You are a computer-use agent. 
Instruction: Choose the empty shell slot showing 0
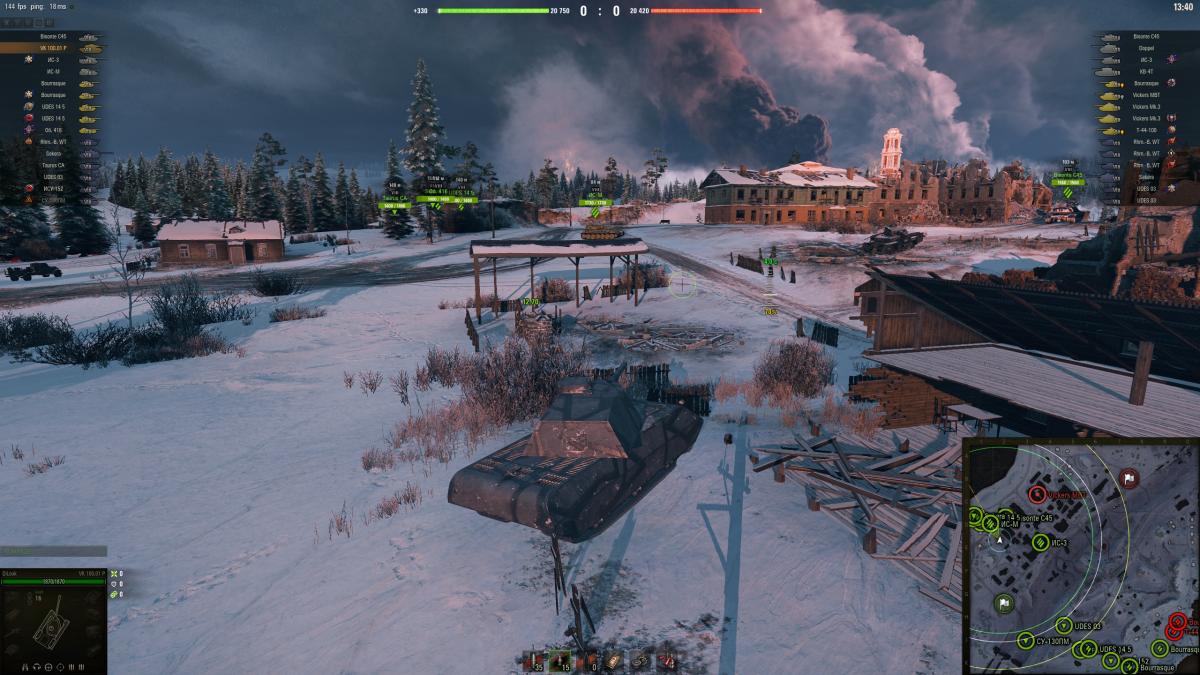586,660
